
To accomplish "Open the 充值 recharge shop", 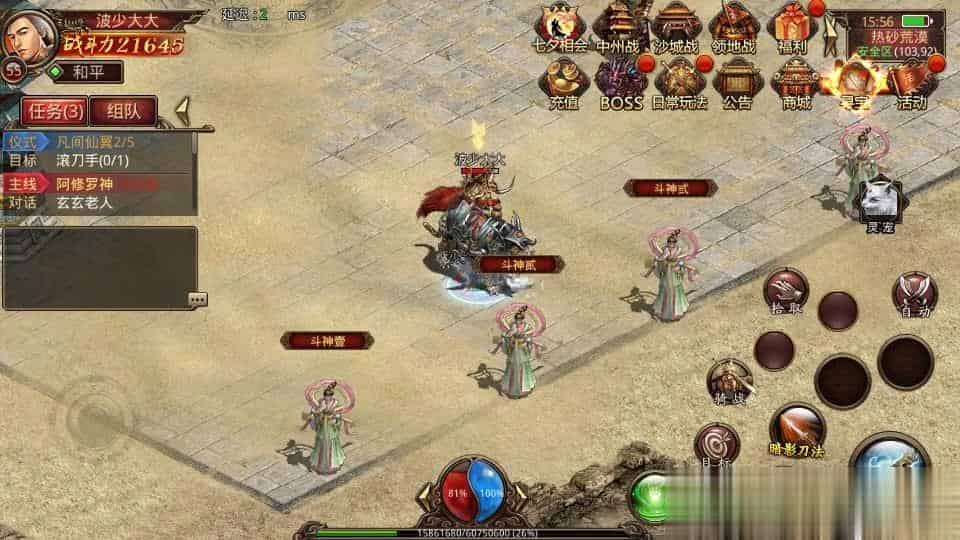I will [x=564, y=81].
